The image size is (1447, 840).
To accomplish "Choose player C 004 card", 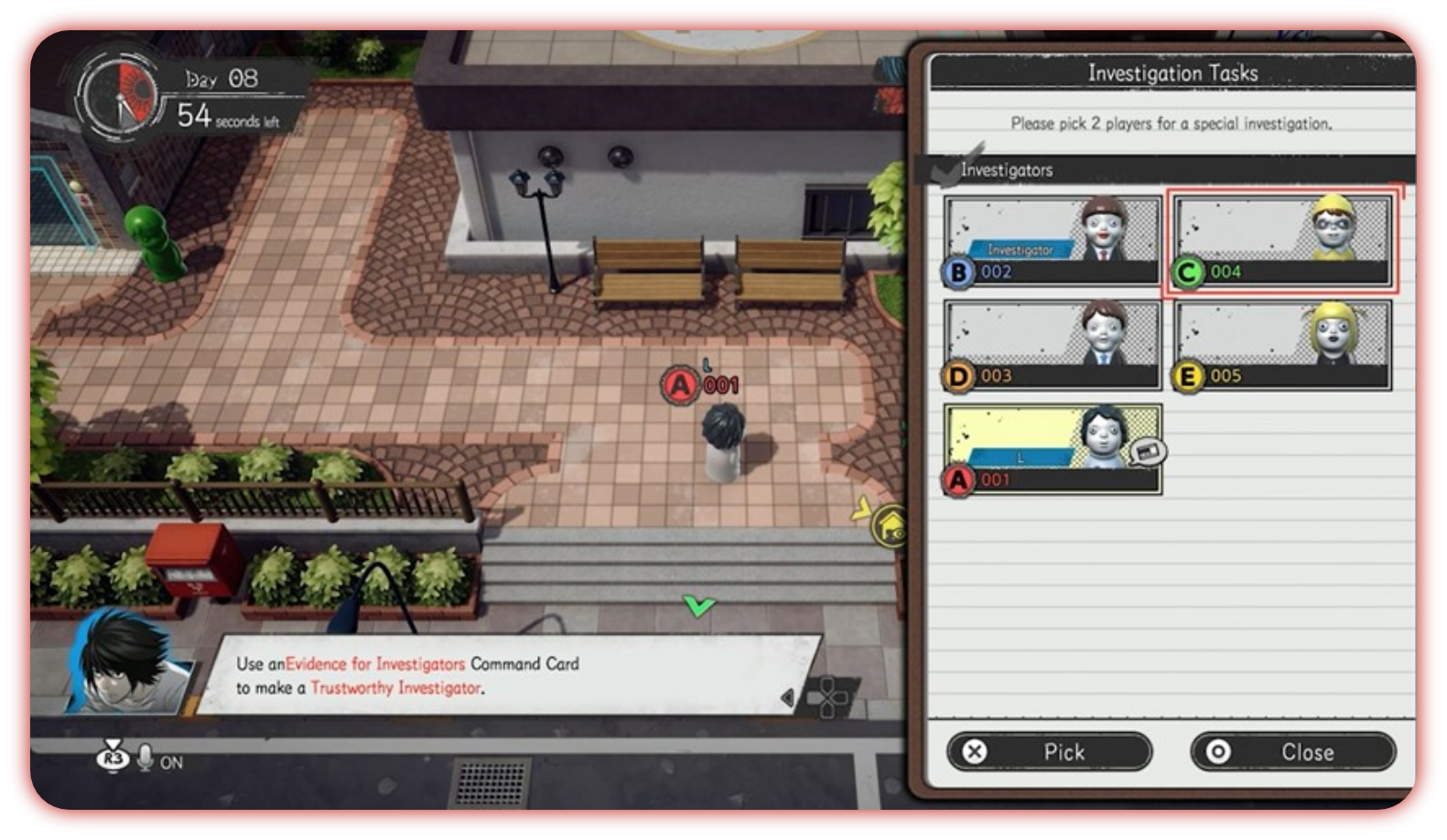I will pyautogui.click(x=1282, y=242).
